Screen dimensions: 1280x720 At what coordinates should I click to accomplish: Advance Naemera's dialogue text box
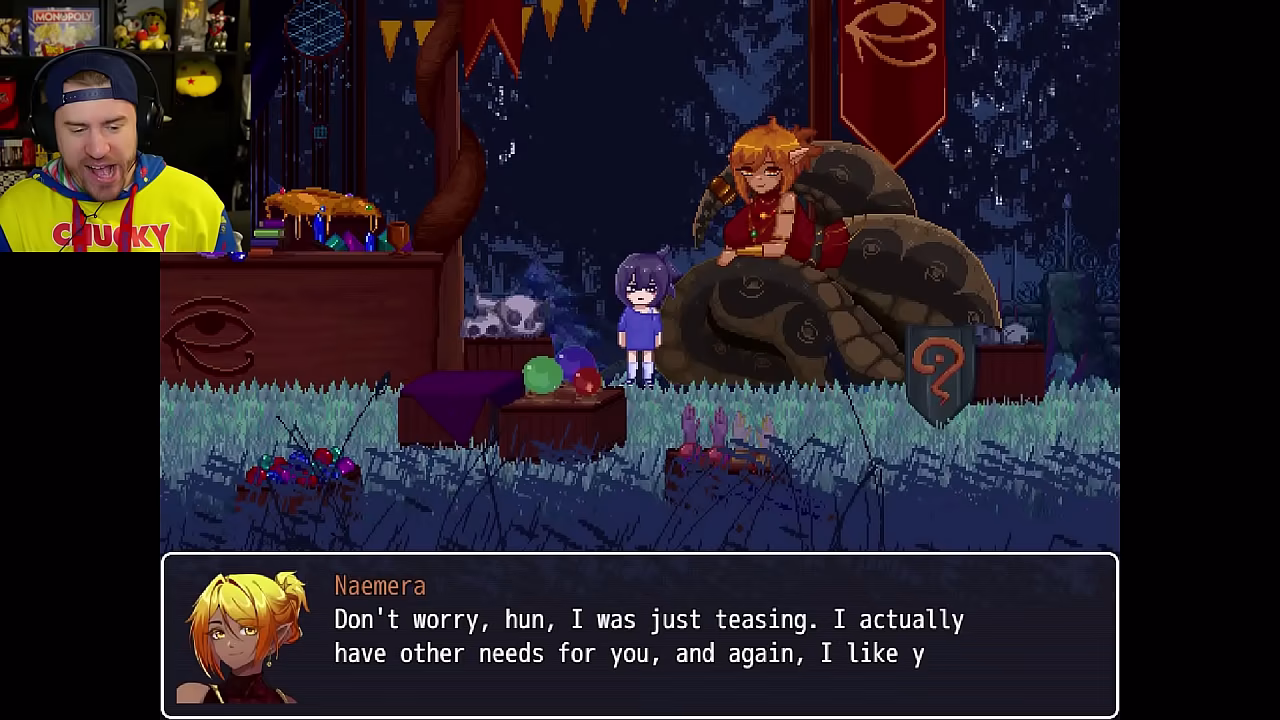[x=640, y=635]
